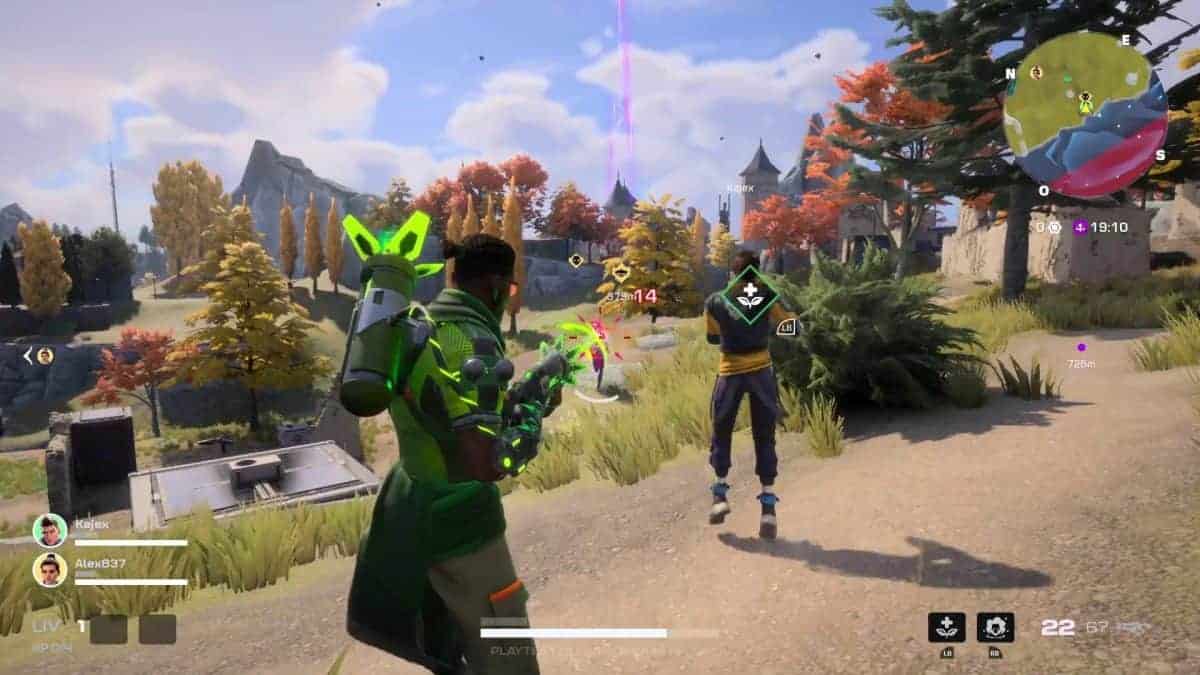Open the circular minimap
This screenshot has width=1200, height=675.
coord(1085,114)
